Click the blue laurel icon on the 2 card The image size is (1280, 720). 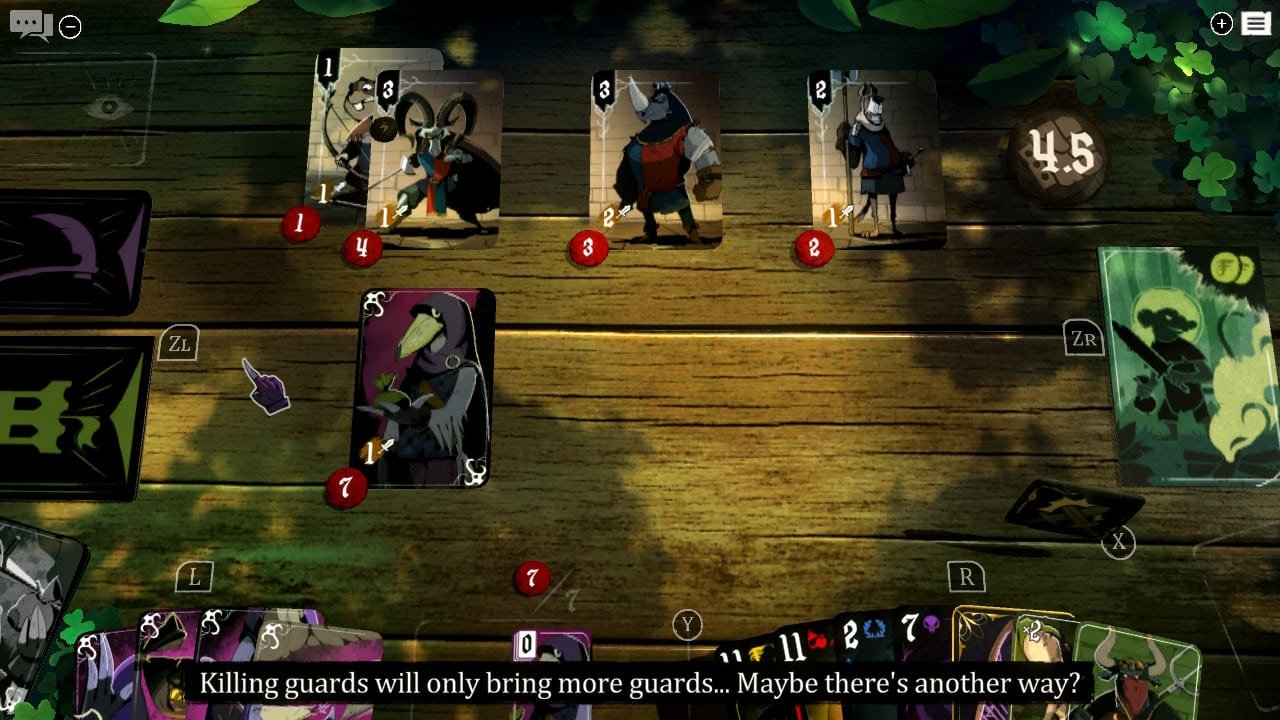coord(872,628)
